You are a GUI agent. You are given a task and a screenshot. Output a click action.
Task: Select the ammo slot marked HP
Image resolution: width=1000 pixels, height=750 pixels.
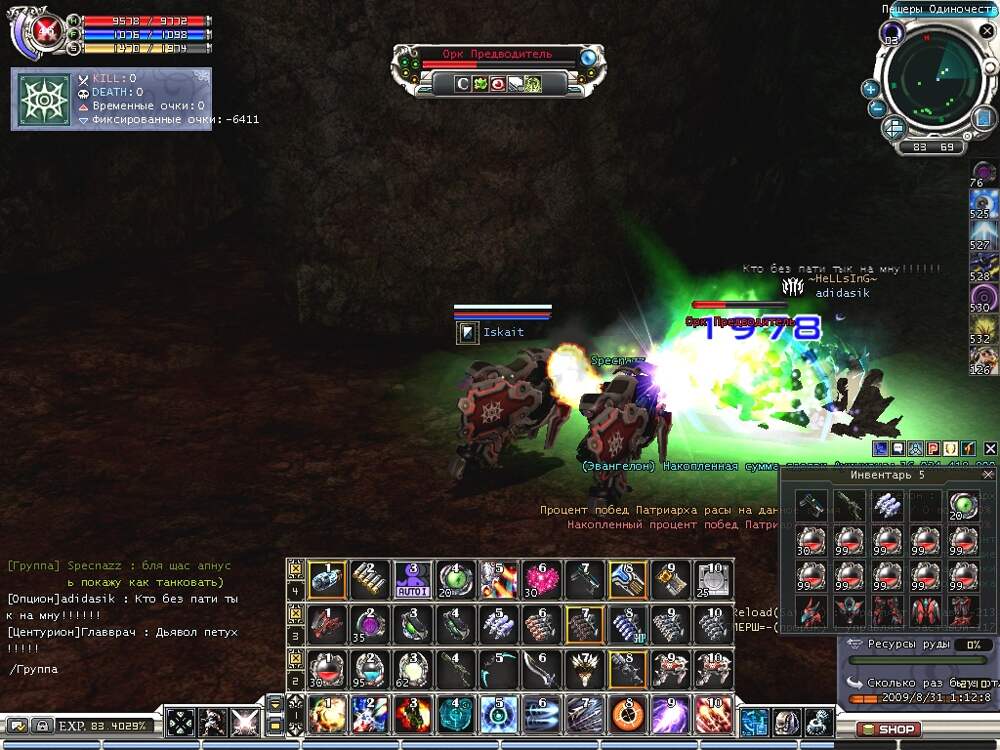click(x=625, y=623)
